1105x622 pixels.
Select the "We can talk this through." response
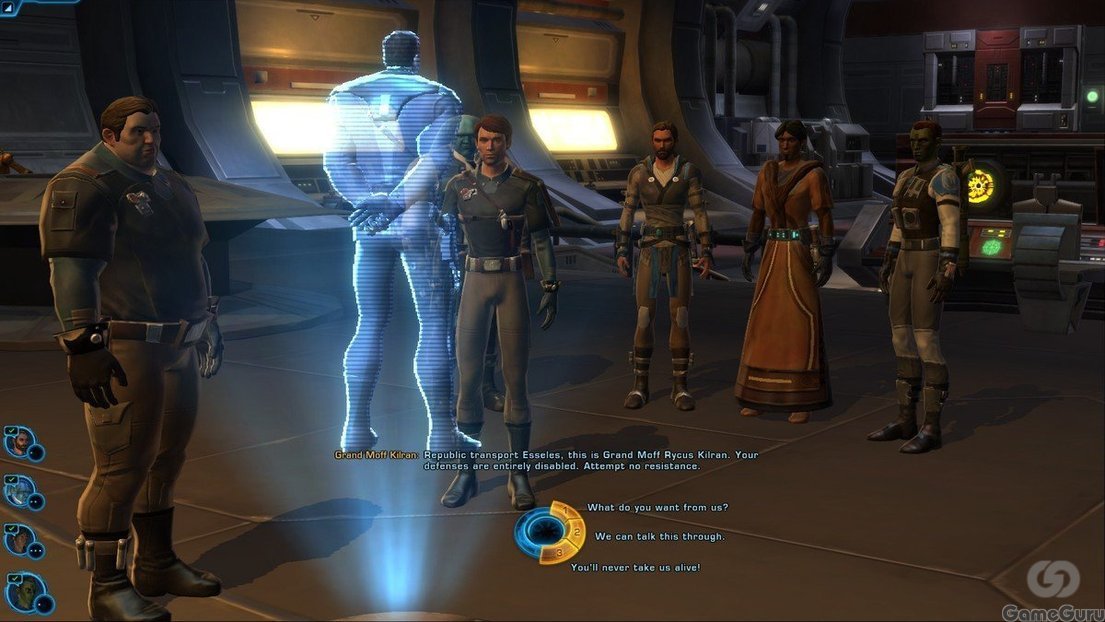[x=659, y=537]
